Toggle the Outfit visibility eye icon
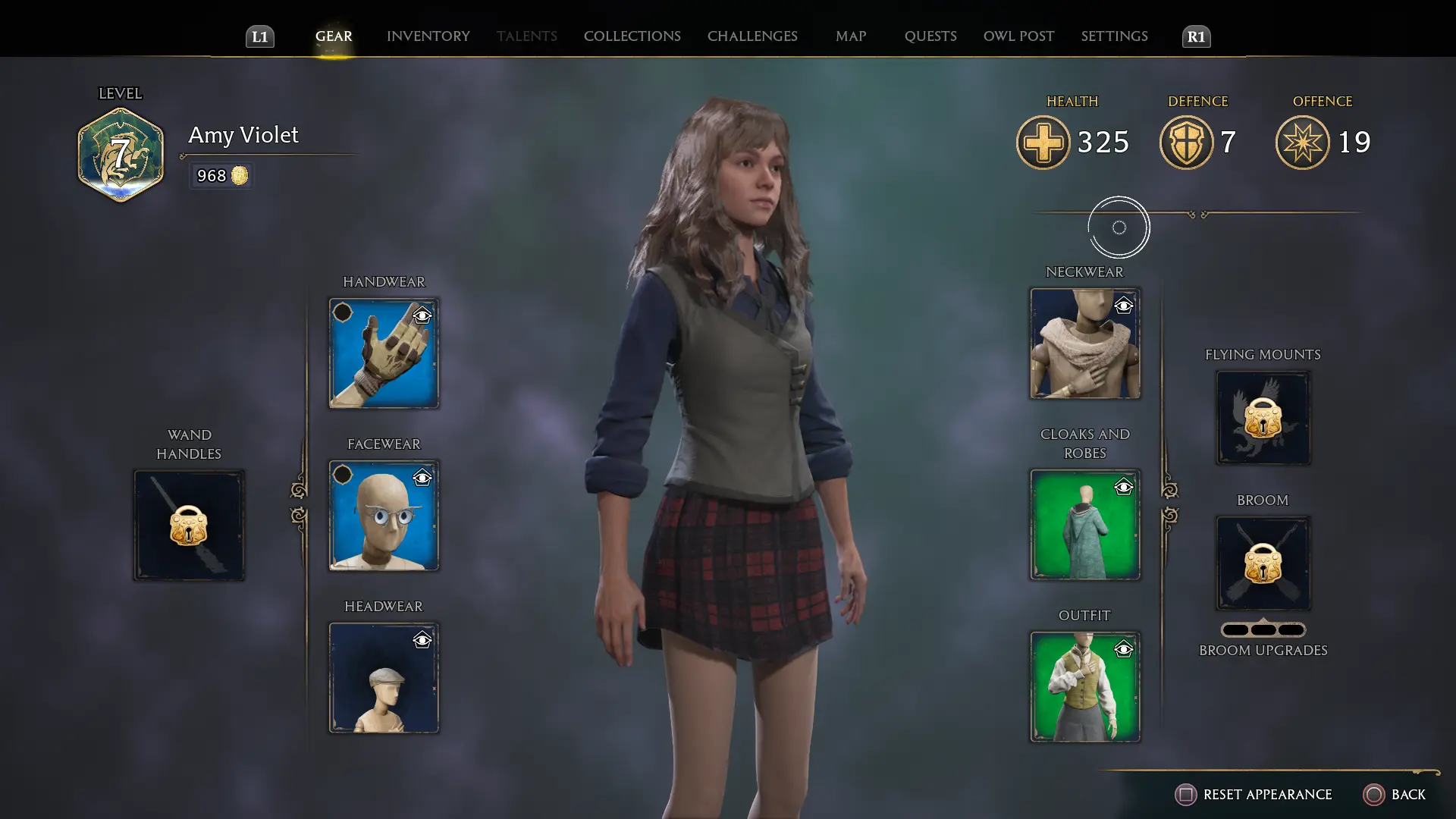The height and width of the screenshot is (819, 1456). pos(1124,649)
